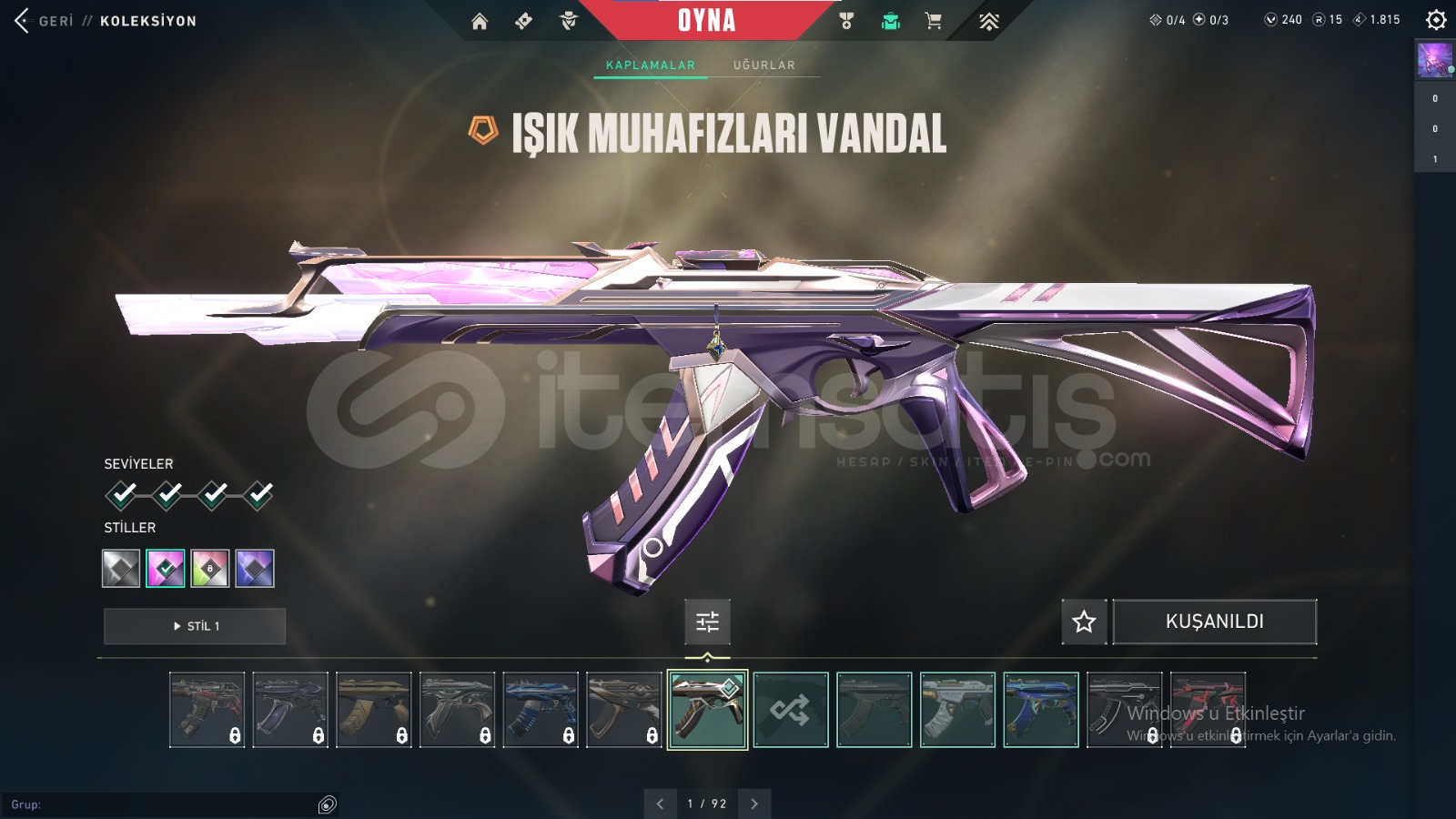
Task: Open the store cart icon
Action: 933,21
